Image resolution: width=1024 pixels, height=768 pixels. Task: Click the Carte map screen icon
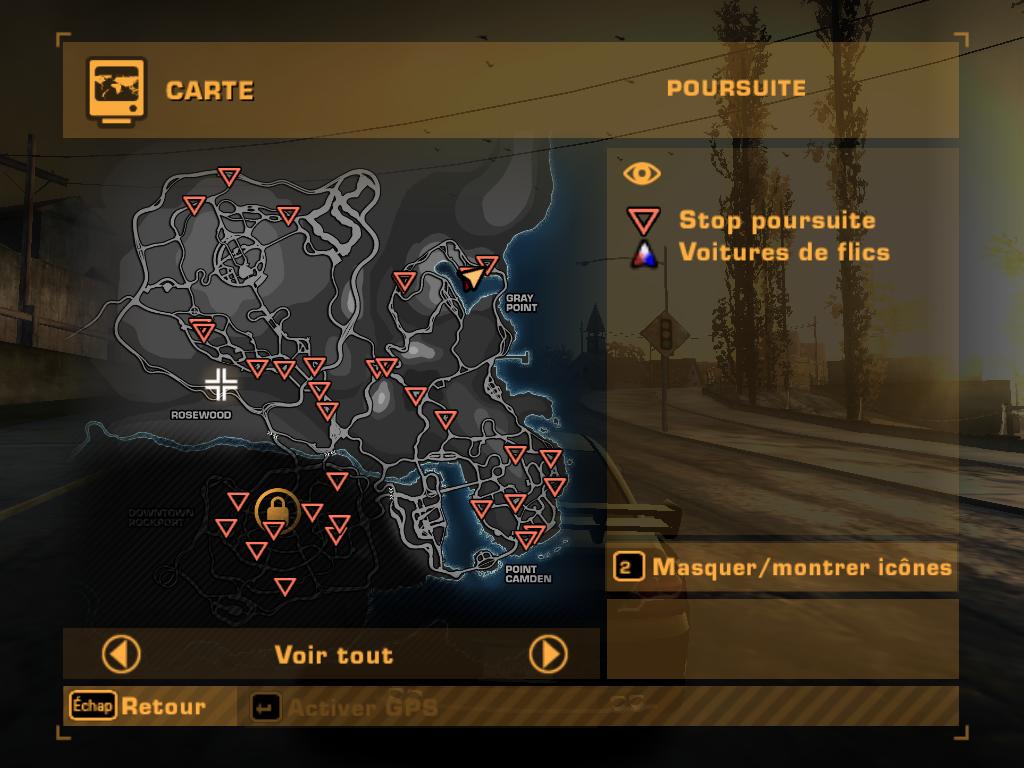pos(116,89)
